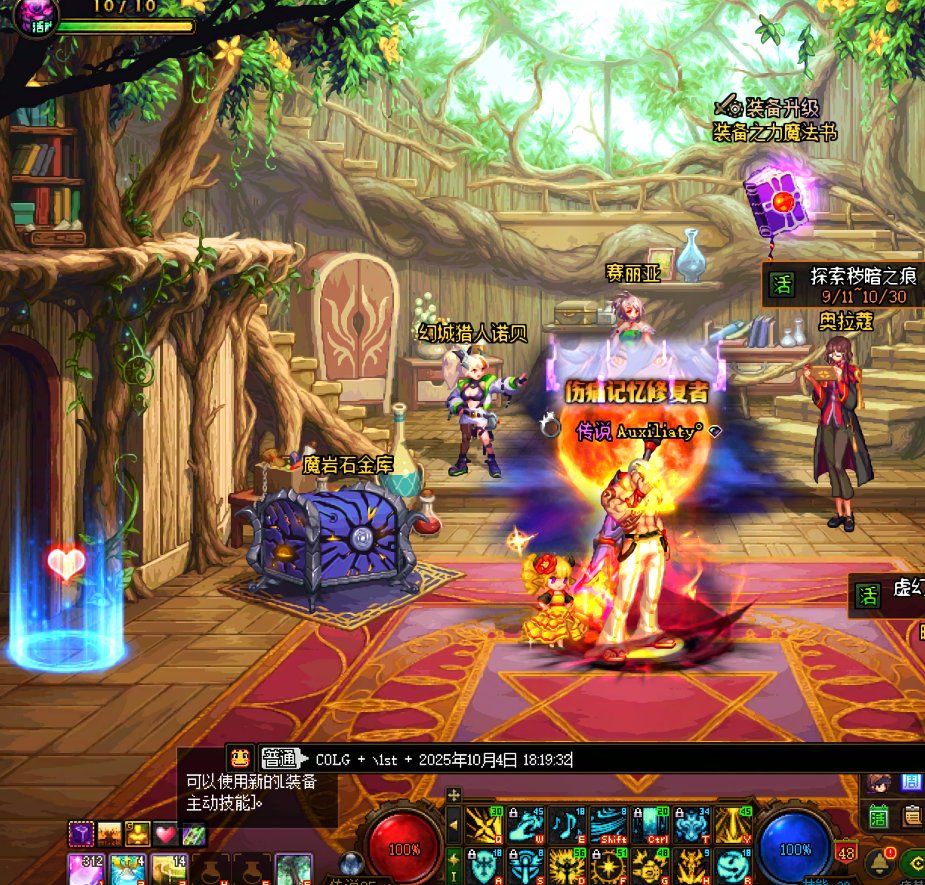Image resolution: width=925 pixels, height=885 pixels.
Task: Open the smiley emoticon picker in chat
Action: point(238,757)
